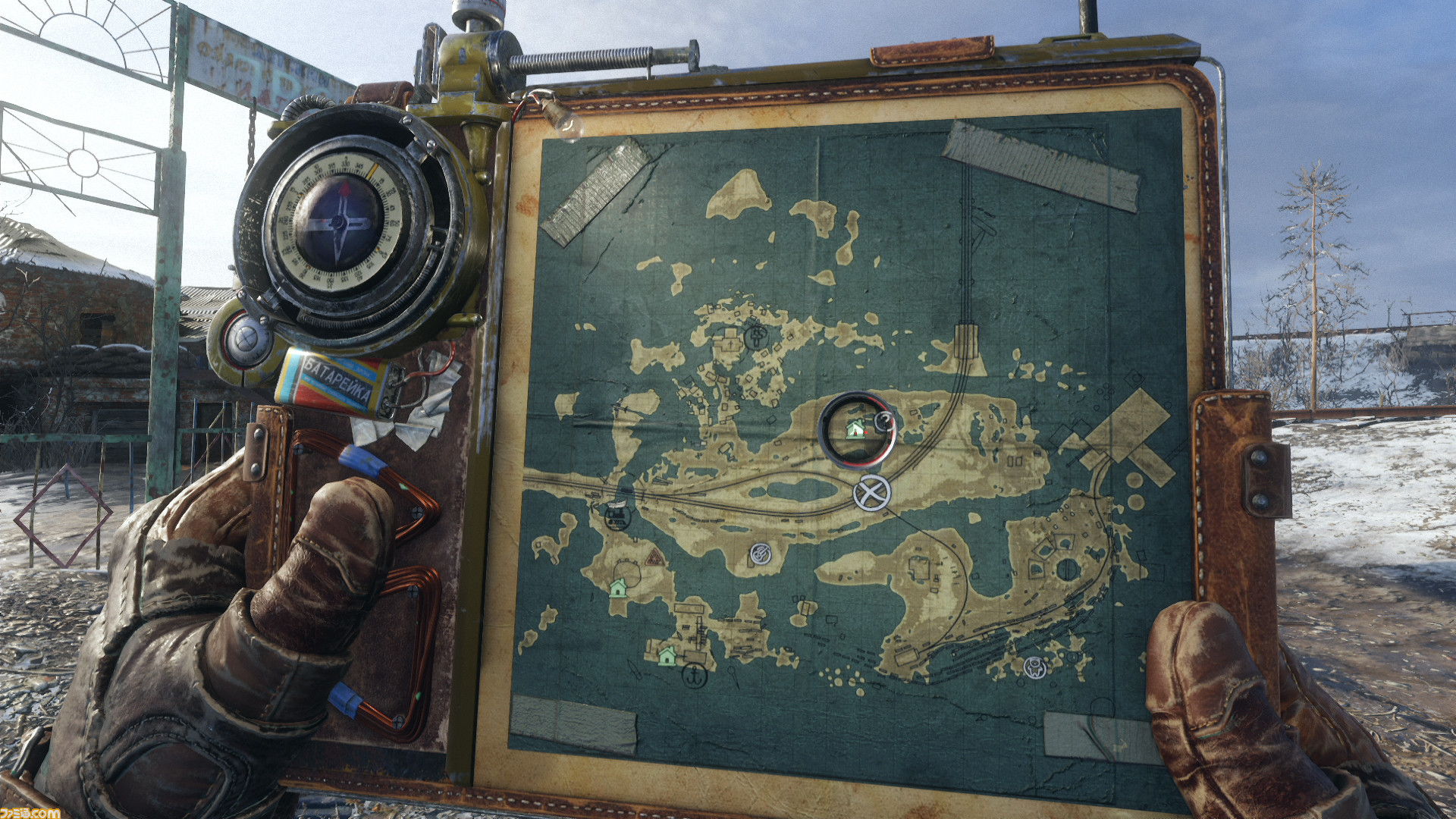Screen dimensions: 1456x819
Task: Click the question mark map marker
Action: (x=883, y=421)
